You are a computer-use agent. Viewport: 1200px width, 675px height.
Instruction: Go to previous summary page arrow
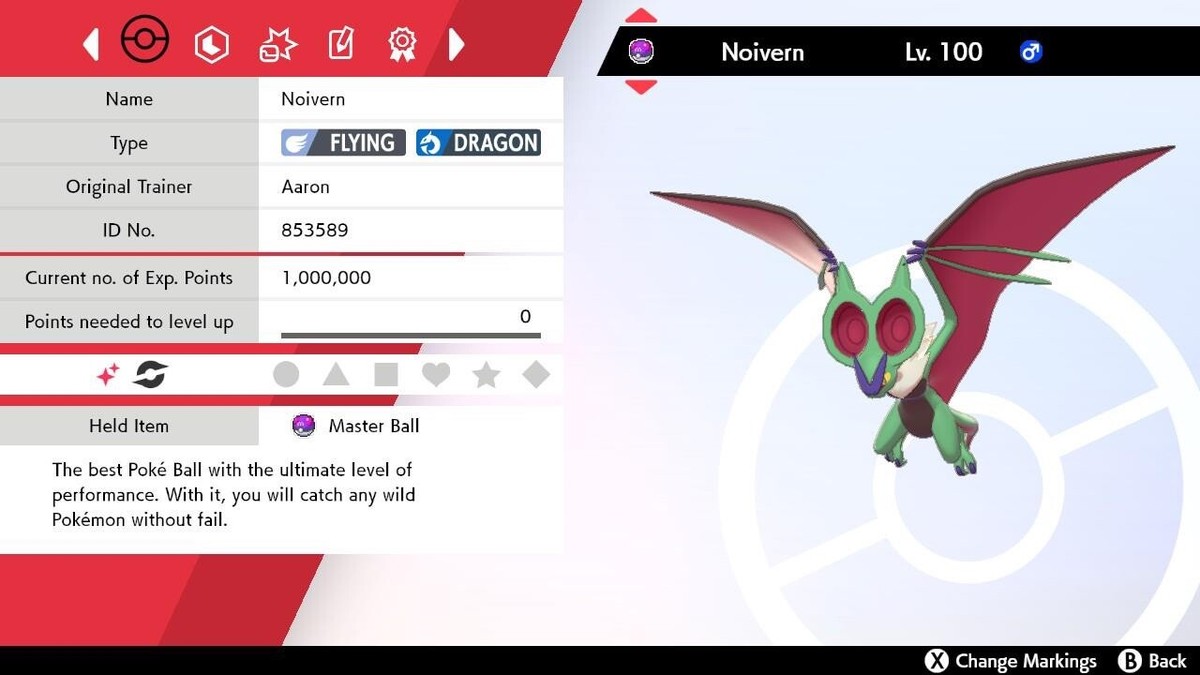(91, 44)
